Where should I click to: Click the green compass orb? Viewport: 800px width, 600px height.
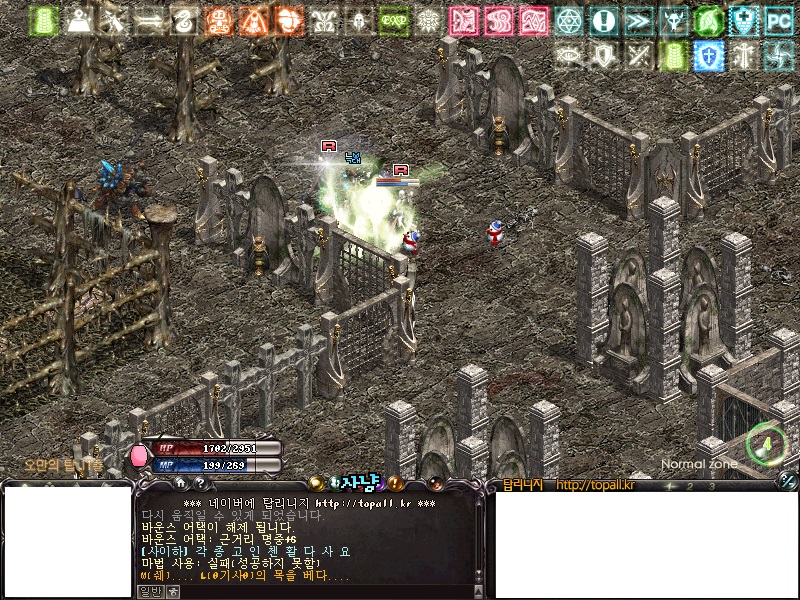click(x=765, y=443)
